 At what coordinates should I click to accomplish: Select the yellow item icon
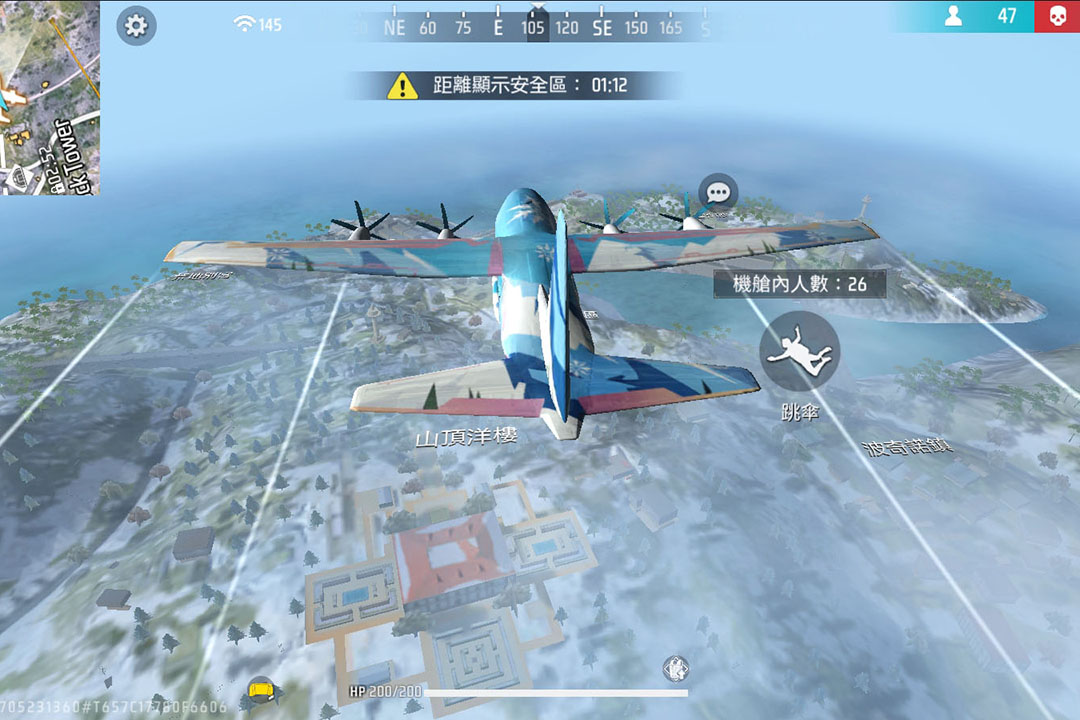point(262,689)
